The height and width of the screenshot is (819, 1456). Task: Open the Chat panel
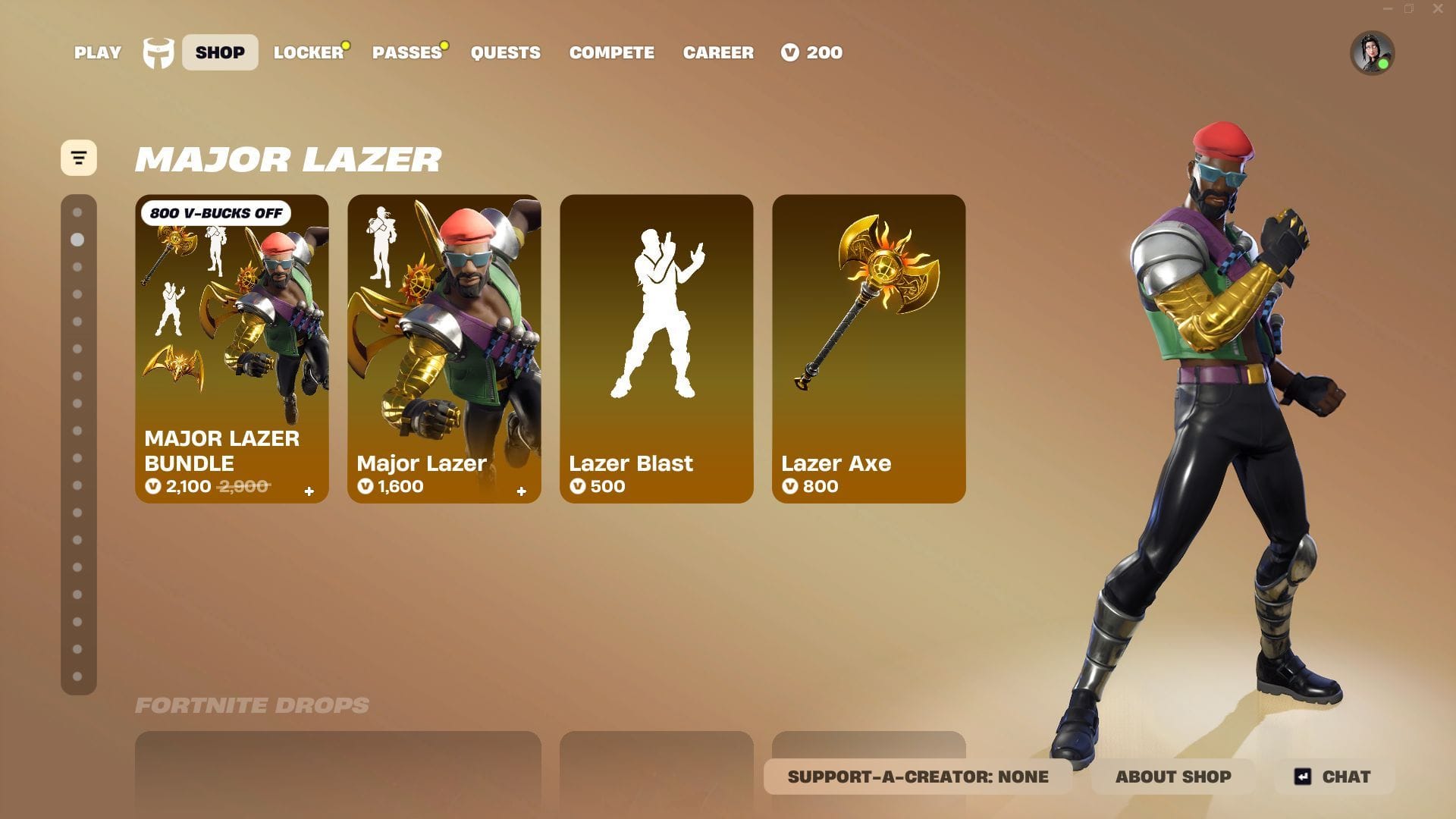pos(1334,777)
